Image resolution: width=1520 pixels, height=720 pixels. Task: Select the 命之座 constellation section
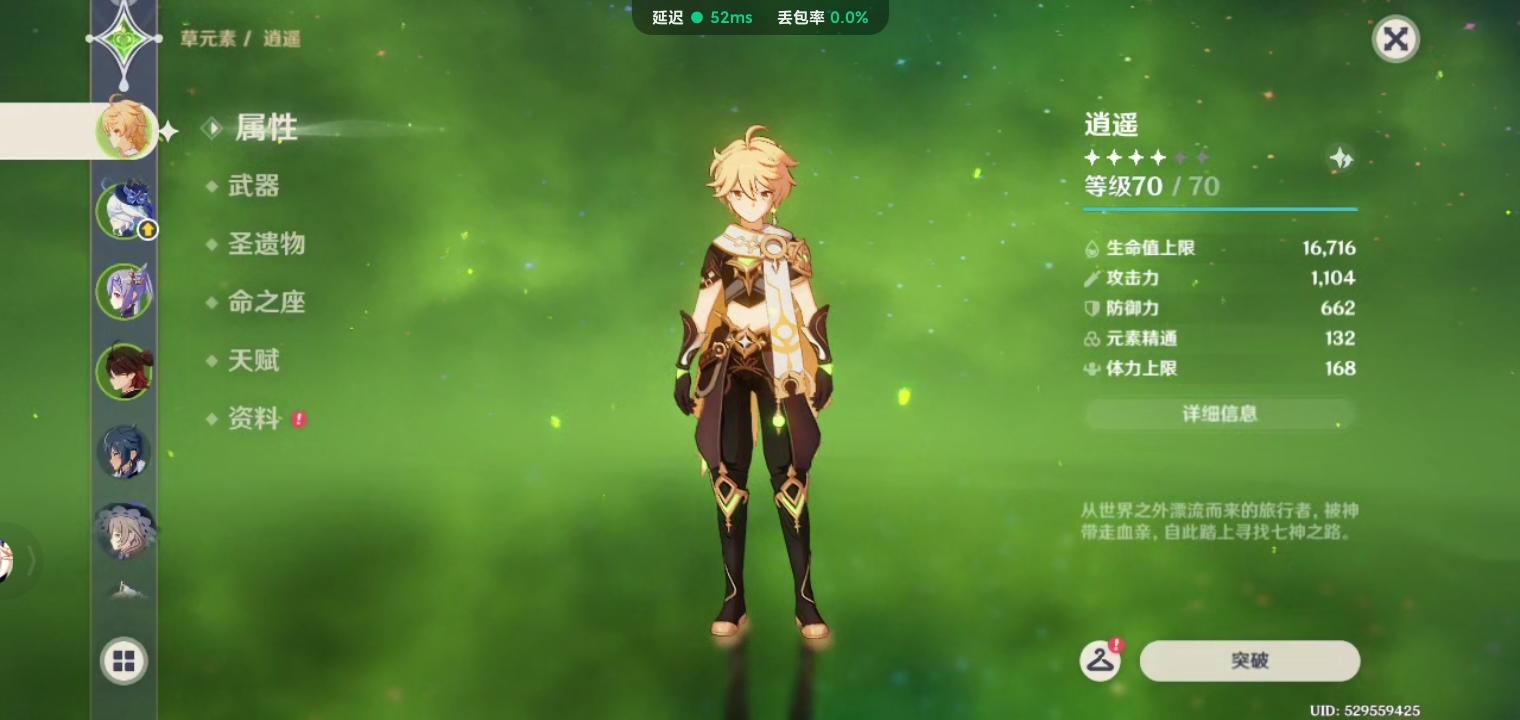point(266,302)
